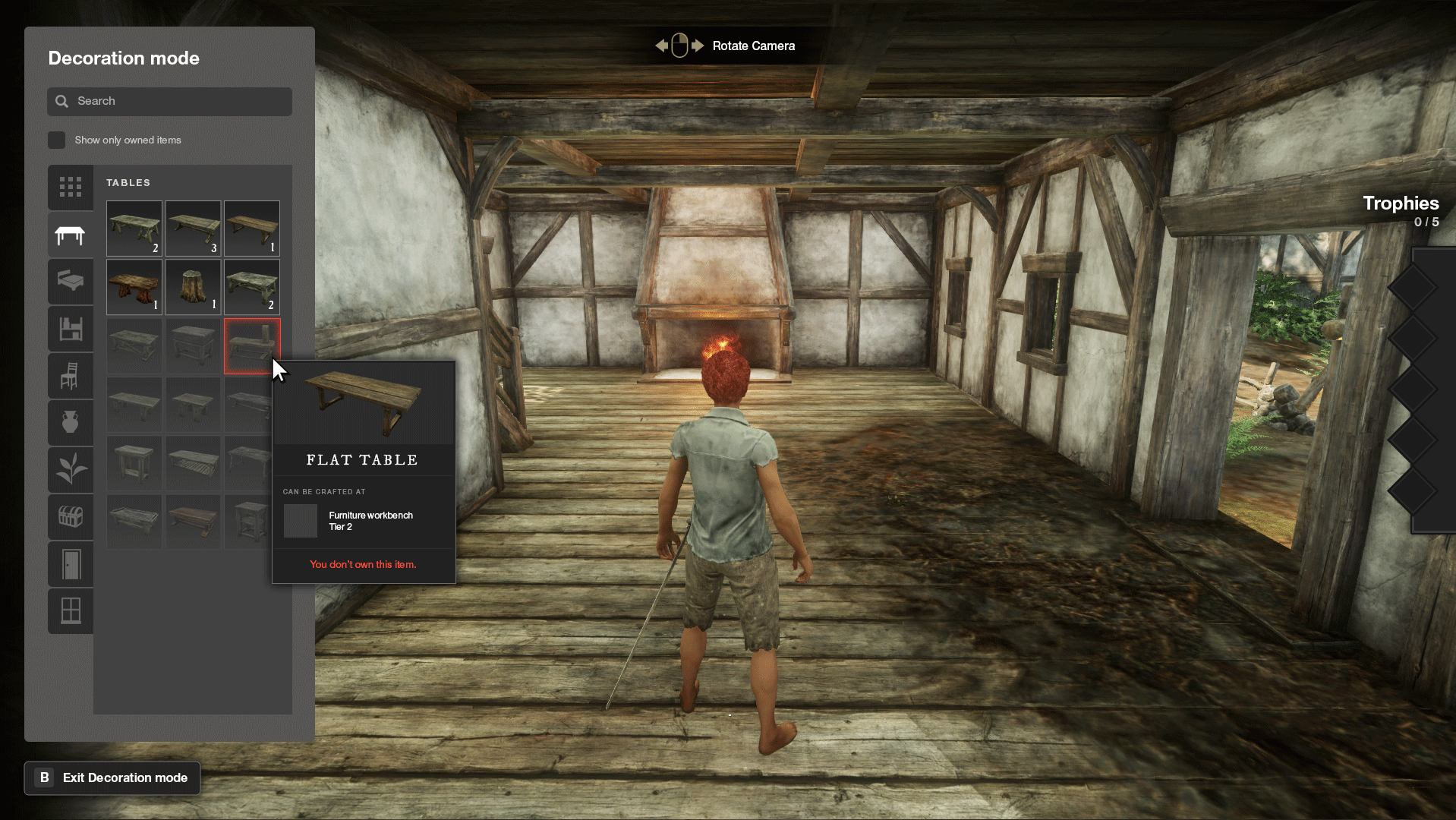This screenshot has width=1456, height=820.
Task: Open the vase decorations category tab
Action: coord(71,422)
